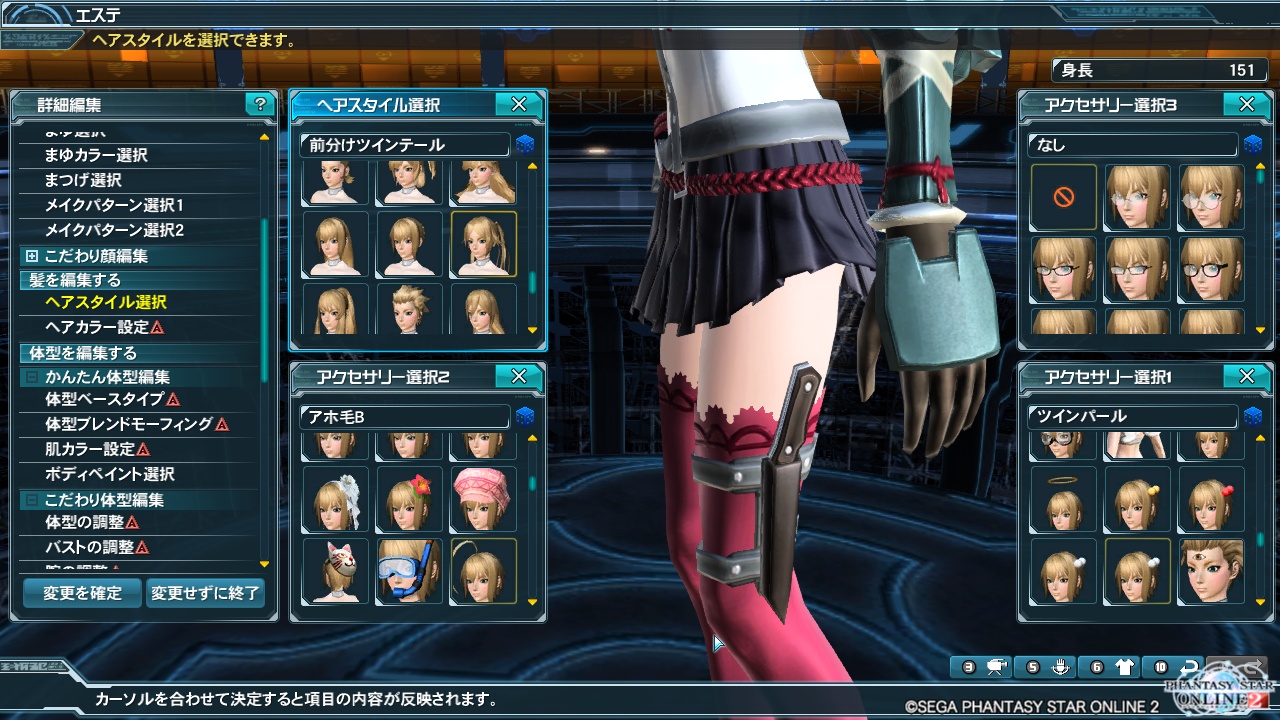Choose the spiky short hairstyle thumbnail
The height and width of the screenshot is (720, 1280).
click(409, 309)
